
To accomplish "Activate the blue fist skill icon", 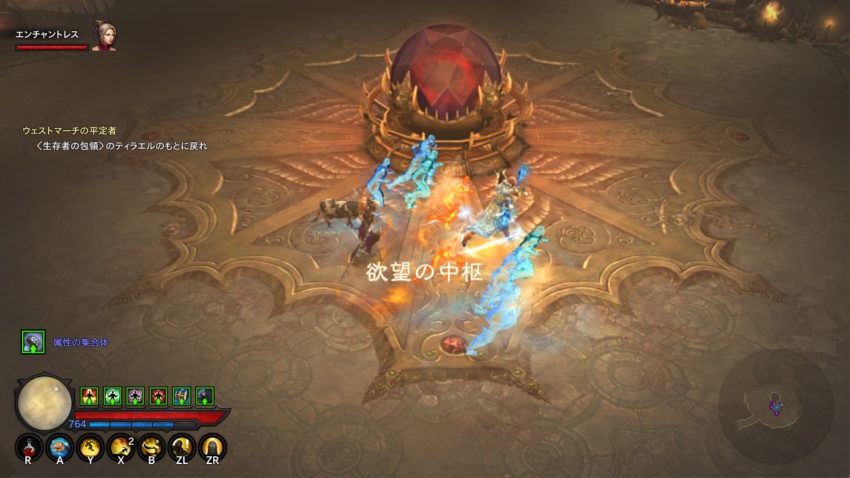I will click(59, 448).
